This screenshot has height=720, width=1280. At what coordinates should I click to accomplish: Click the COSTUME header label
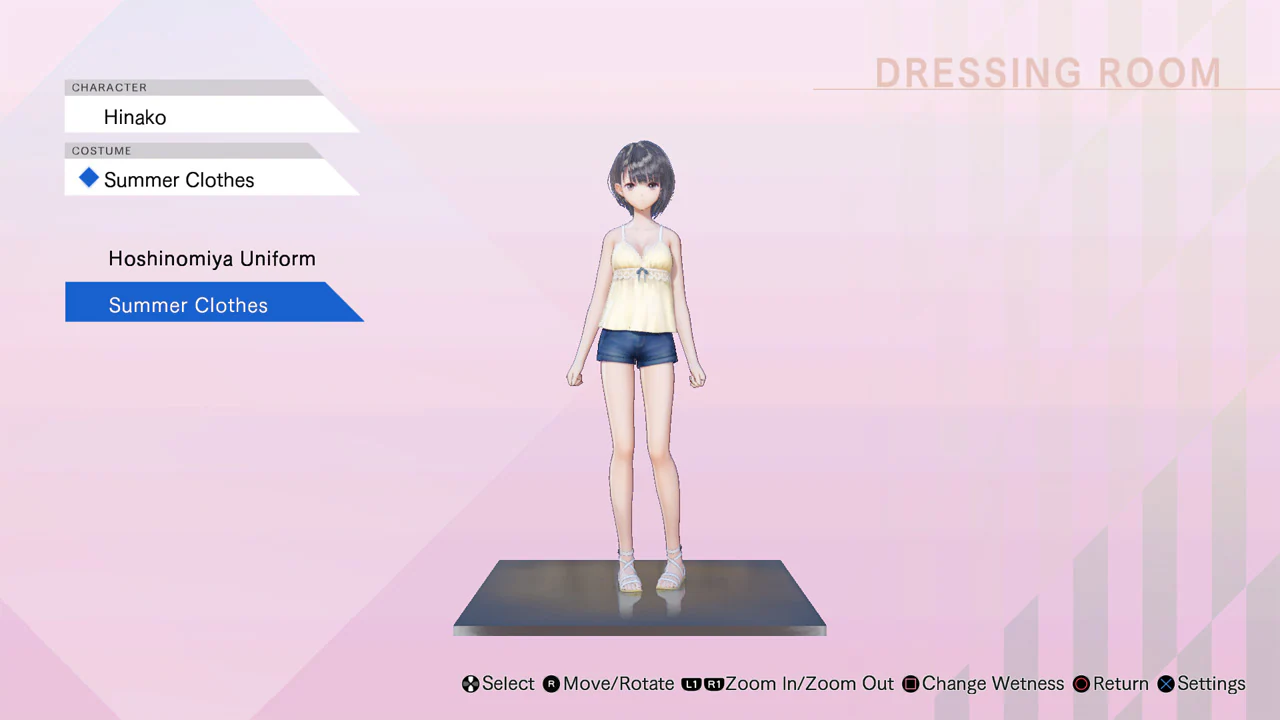101,150
